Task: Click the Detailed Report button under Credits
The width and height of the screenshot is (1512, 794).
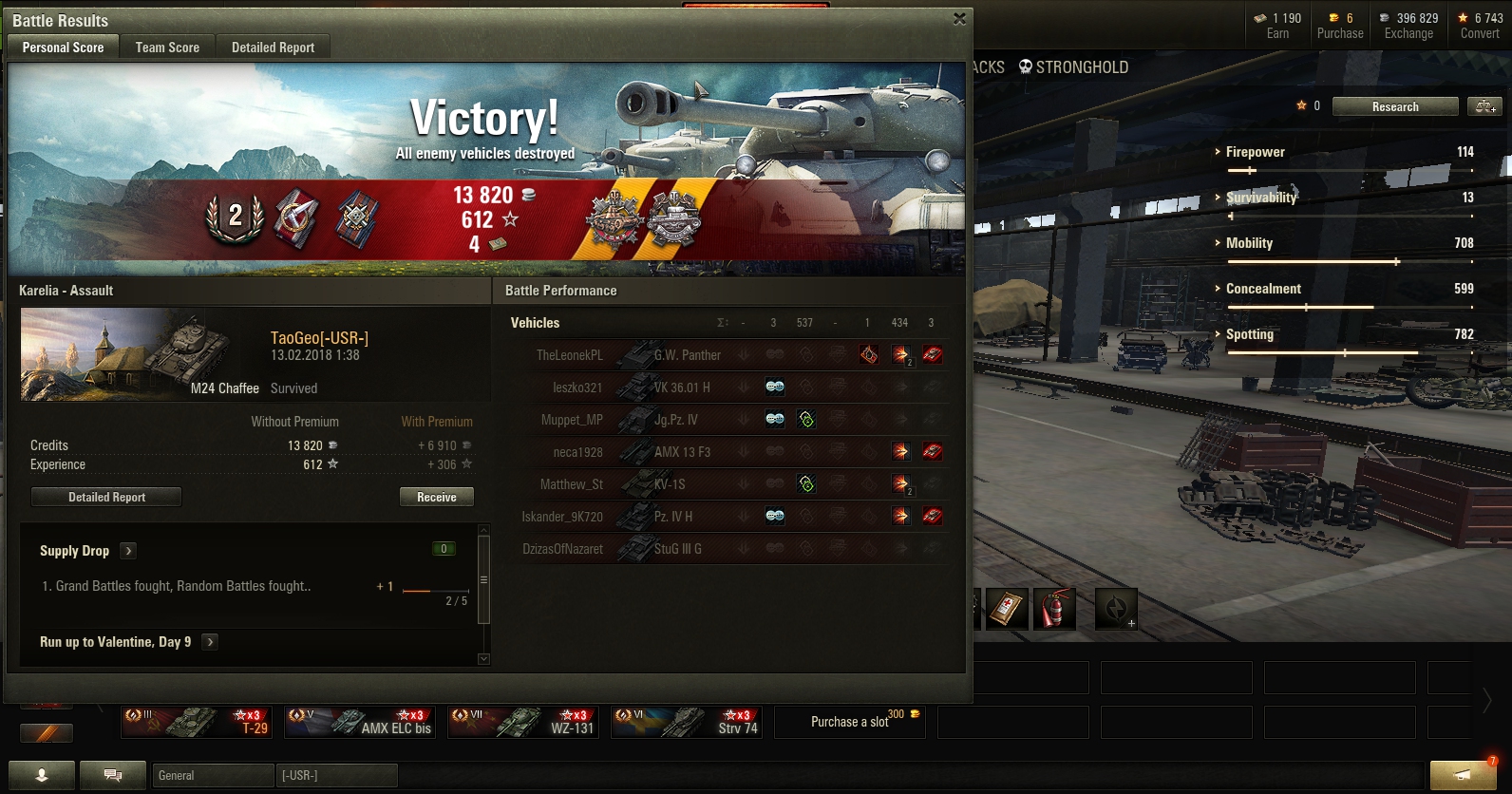Action: coord(106,497)
